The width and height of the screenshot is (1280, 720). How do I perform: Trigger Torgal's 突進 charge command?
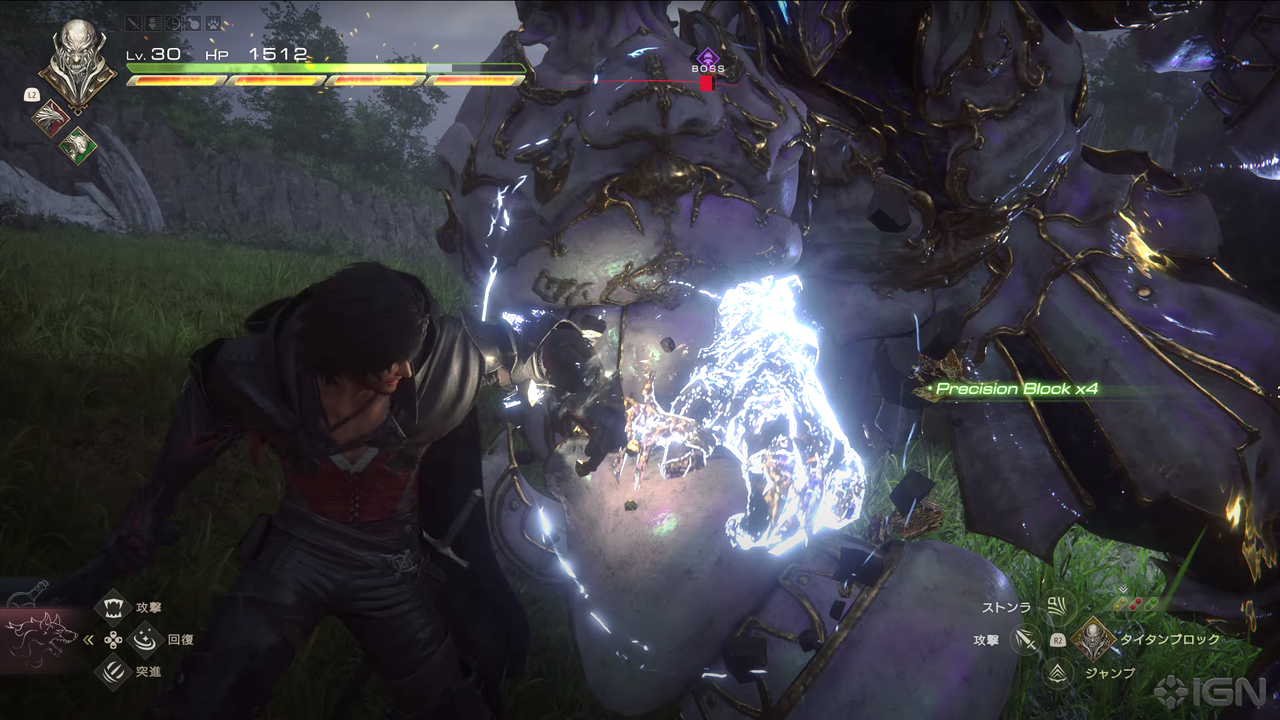point(114,671)
